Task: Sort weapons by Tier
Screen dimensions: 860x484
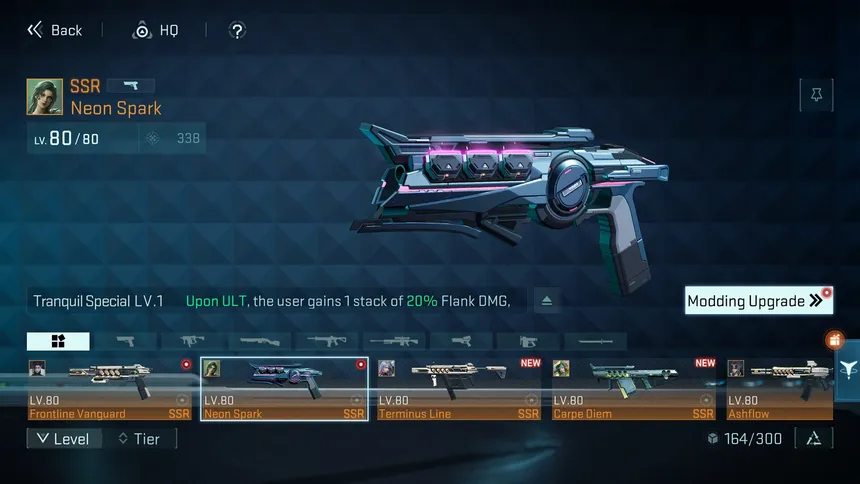Action: pos(139,438)
